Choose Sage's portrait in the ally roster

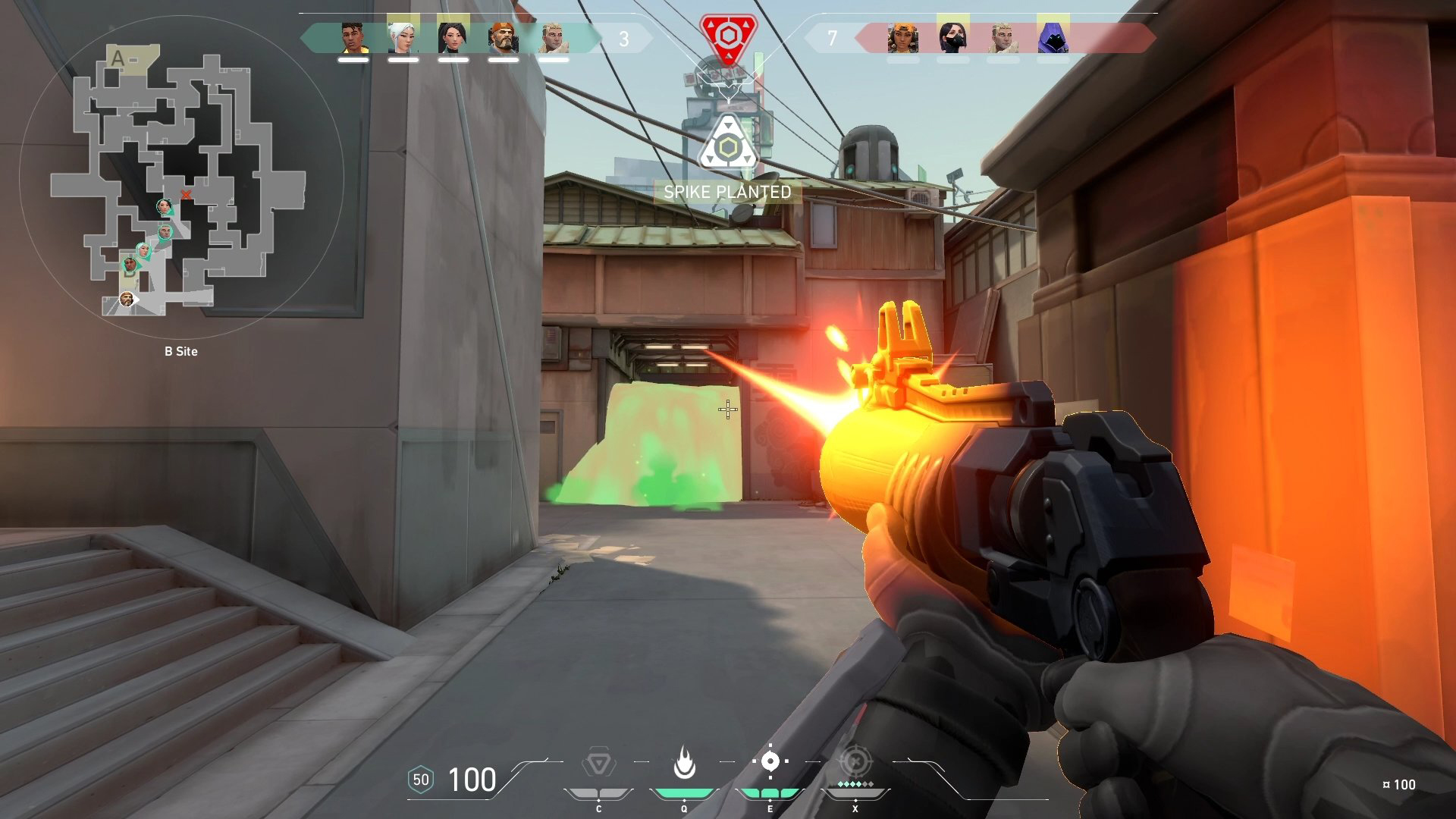pos(453,38)
